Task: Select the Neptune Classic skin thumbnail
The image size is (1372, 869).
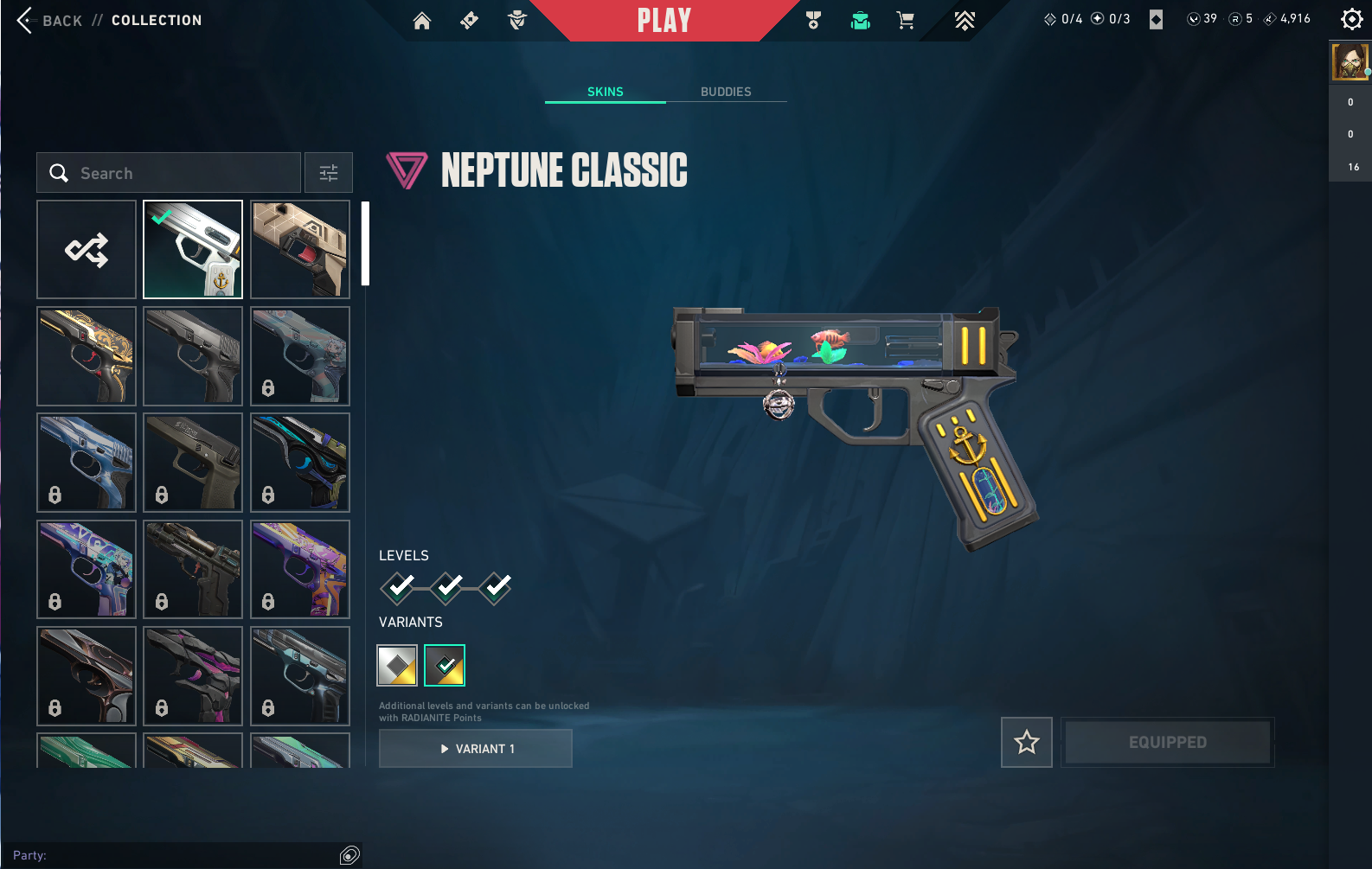Action: (193, 250)
